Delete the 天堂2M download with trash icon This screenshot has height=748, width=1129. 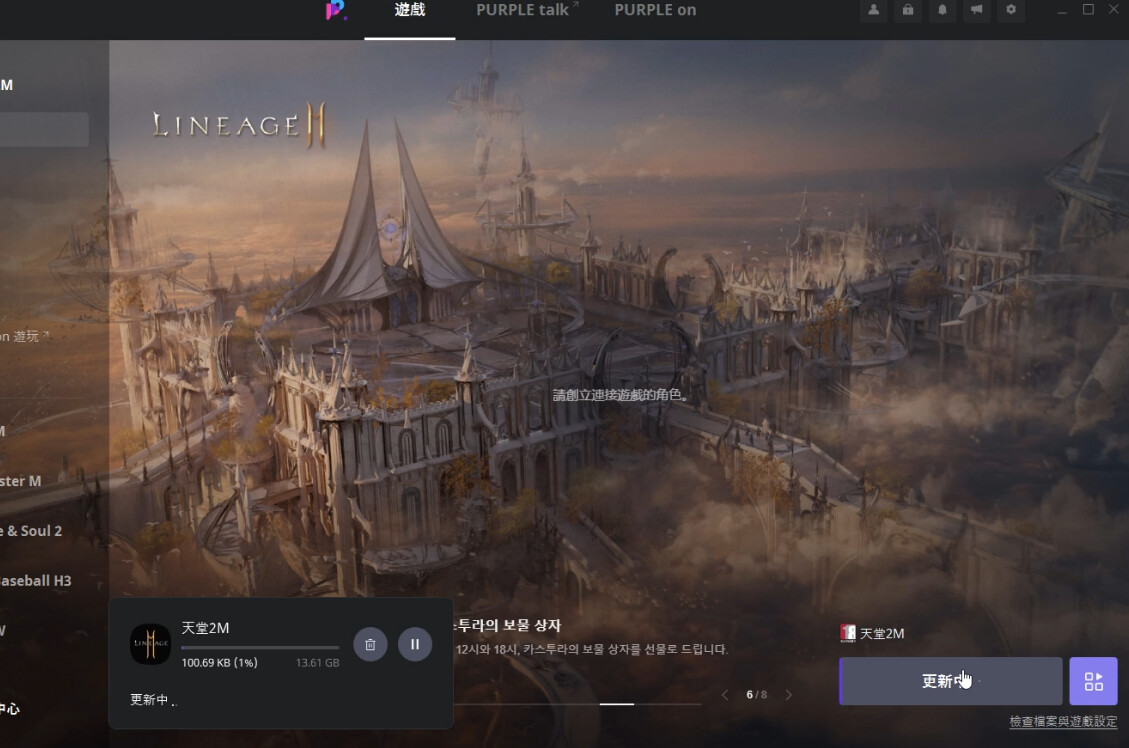click(370, 644)
